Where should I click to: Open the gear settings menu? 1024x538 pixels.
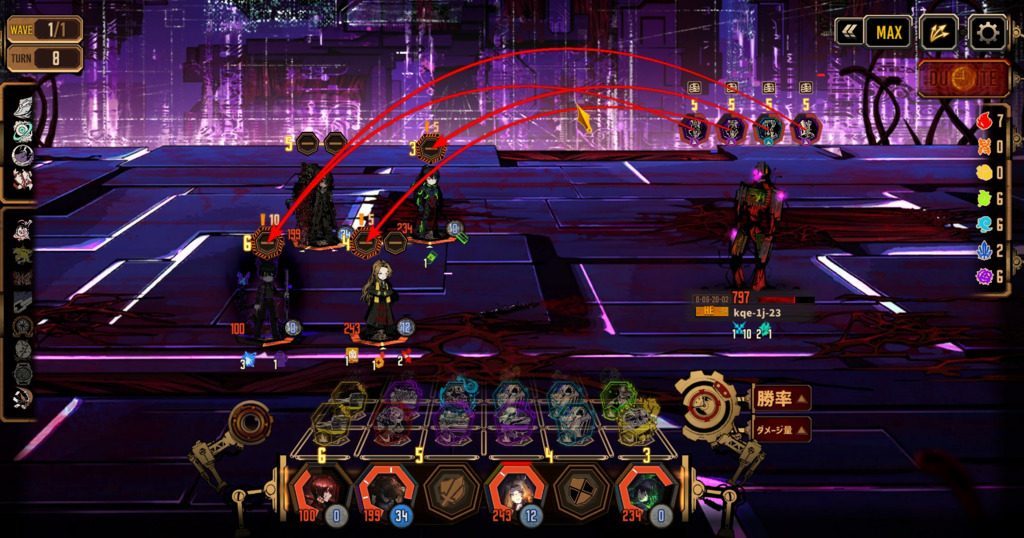click(x=987, y=33)
